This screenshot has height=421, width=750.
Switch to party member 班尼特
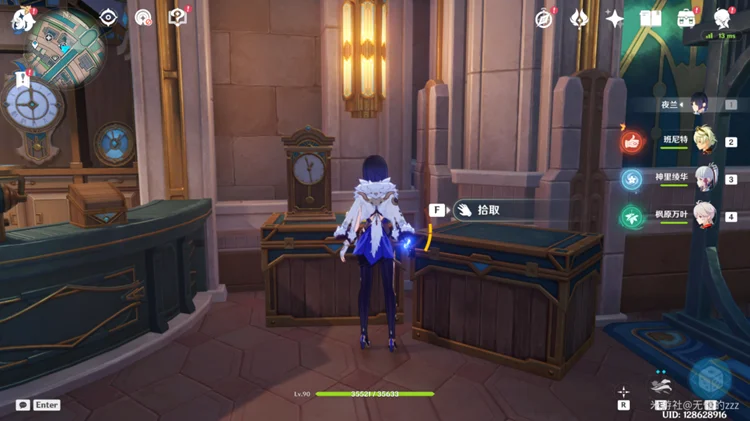(707, 142)
